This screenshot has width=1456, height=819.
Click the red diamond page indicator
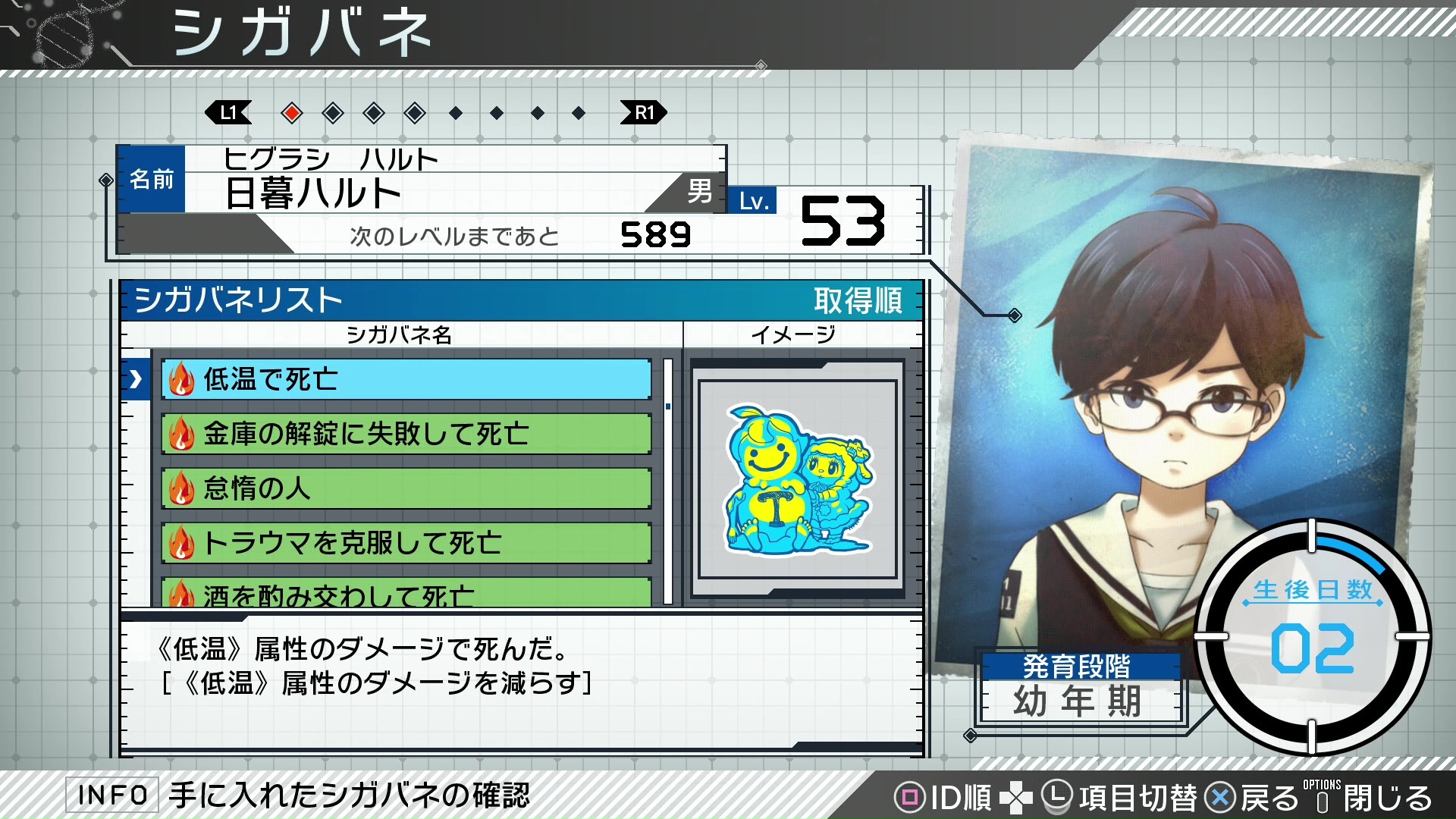click(x=291, y=114)
